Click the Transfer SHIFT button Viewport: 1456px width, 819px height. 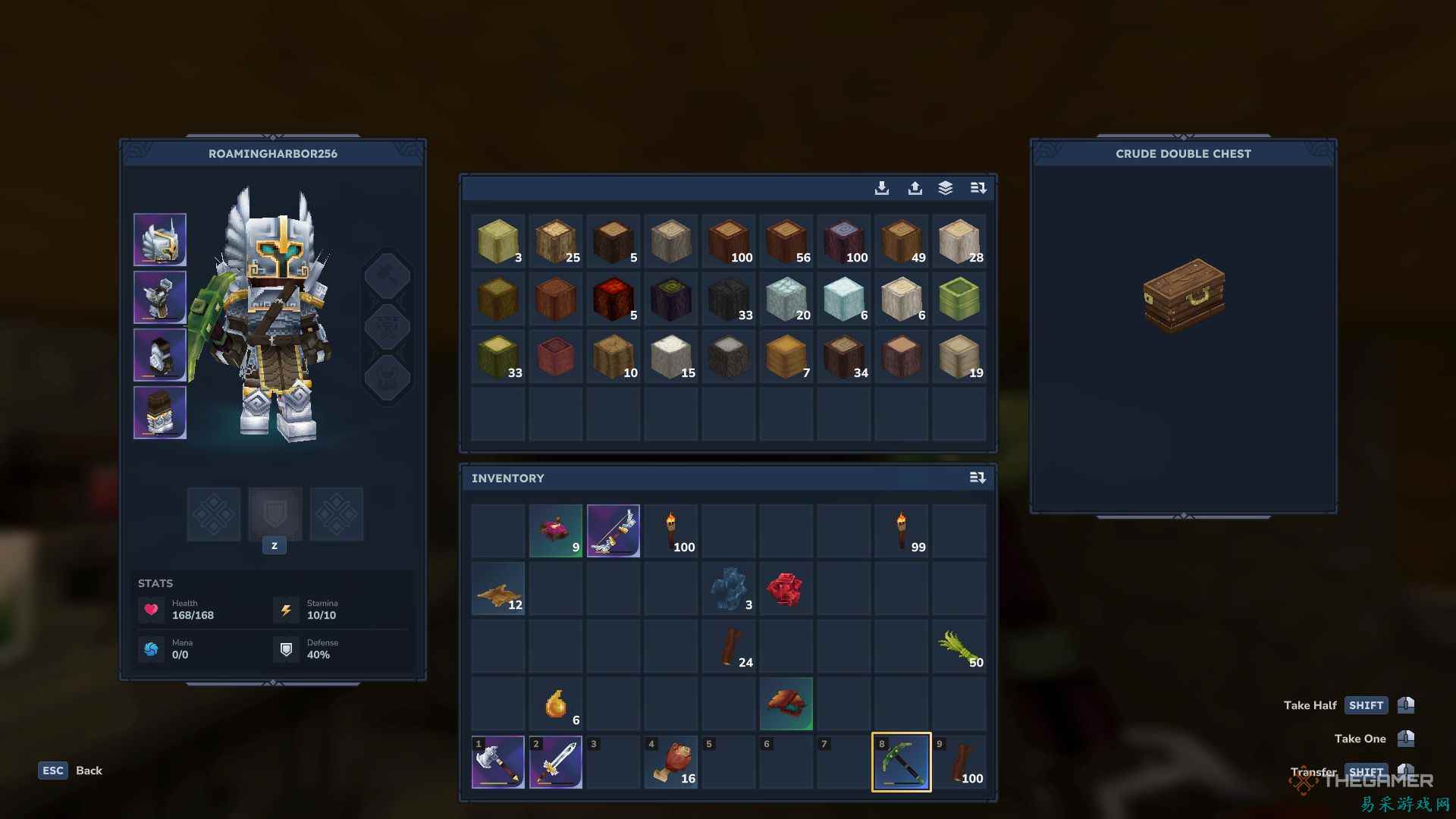click(x=1366, y=772)
